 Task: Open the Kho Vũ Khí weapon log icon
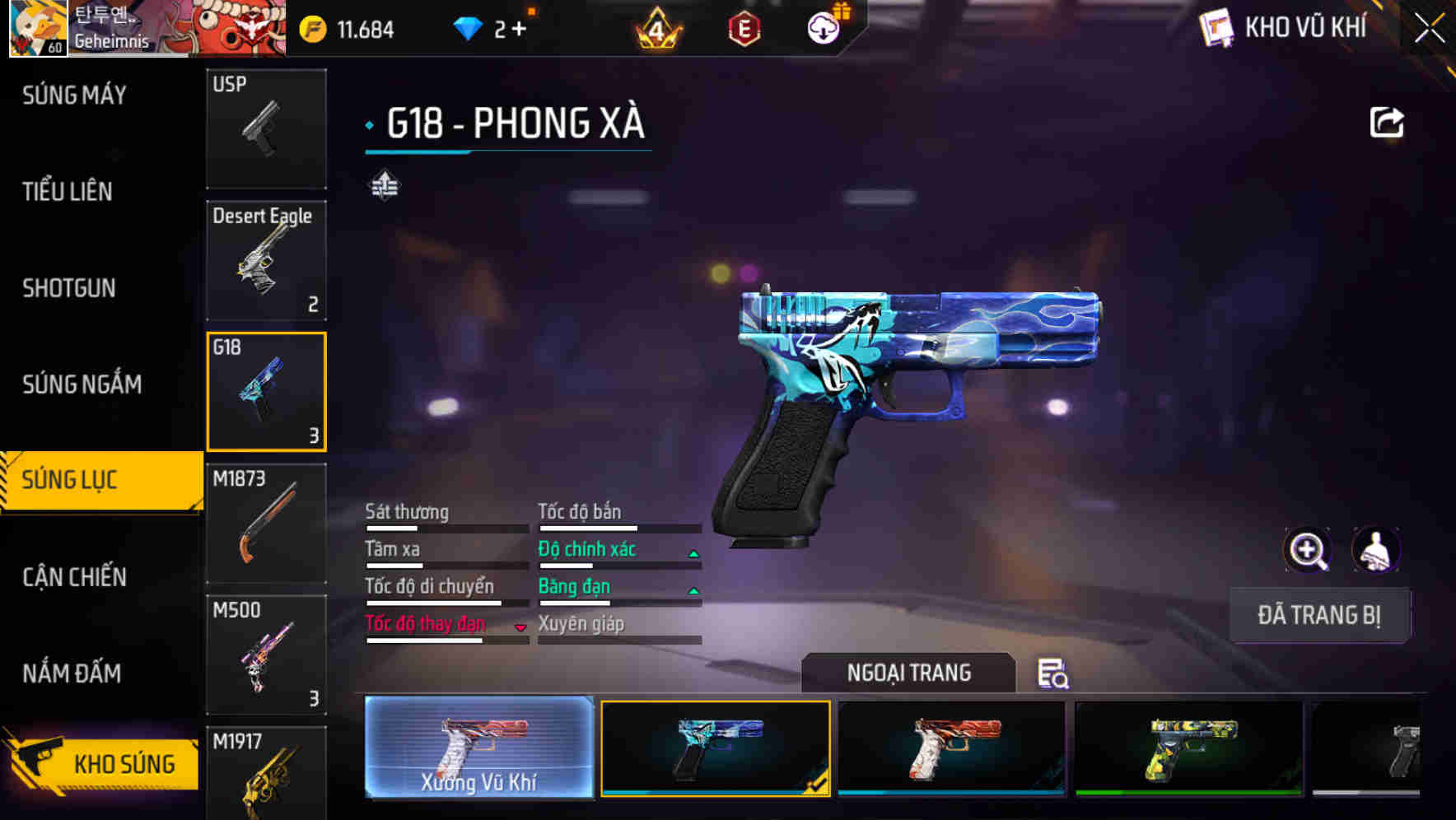pos(1216,27)
